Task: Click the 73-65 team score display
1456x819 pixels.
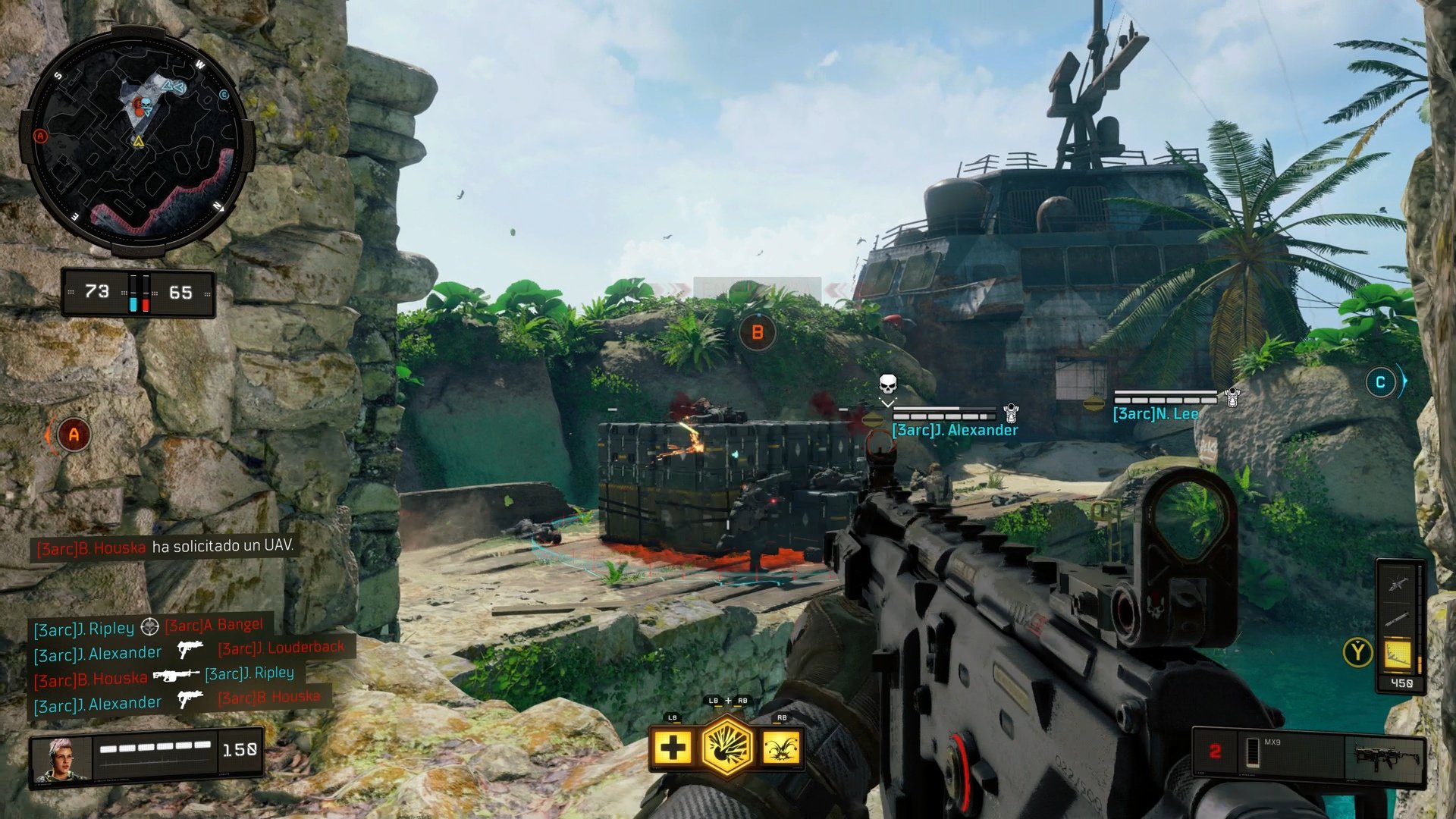Action: pyautogui.click(x=139, y=291)
